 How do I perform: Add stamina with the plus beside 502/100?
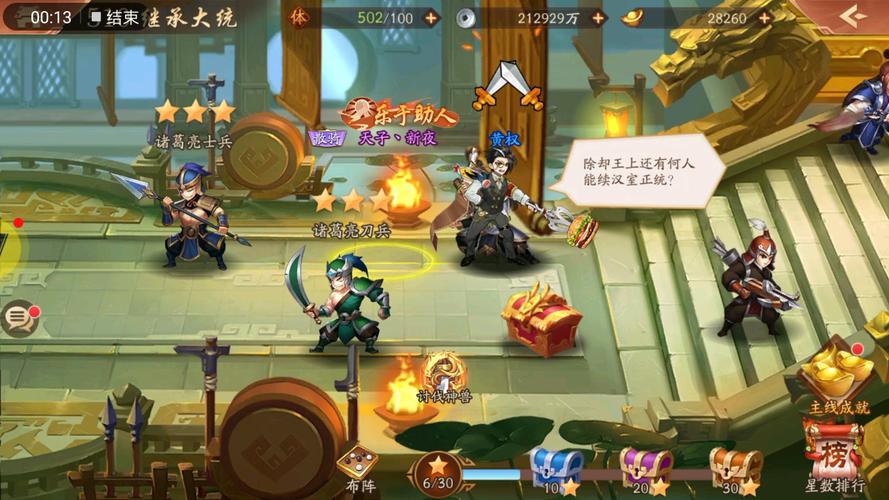pos(431,17)
